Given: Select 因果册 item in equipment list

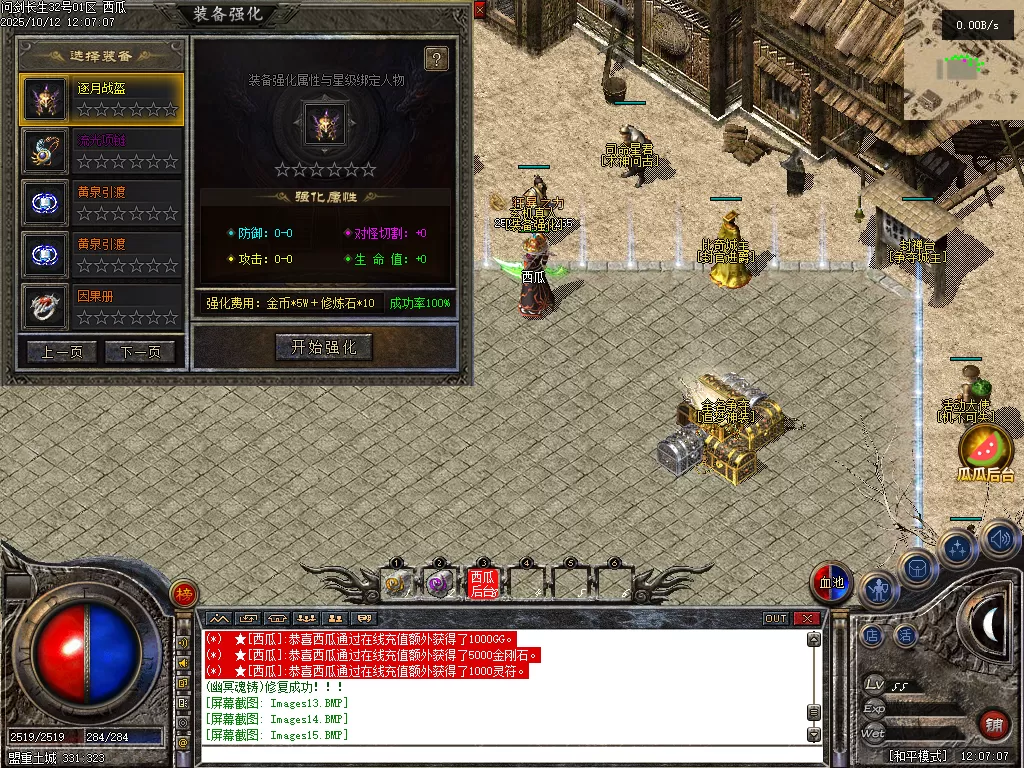Looking at the screenshot, I should click(102, 307).
